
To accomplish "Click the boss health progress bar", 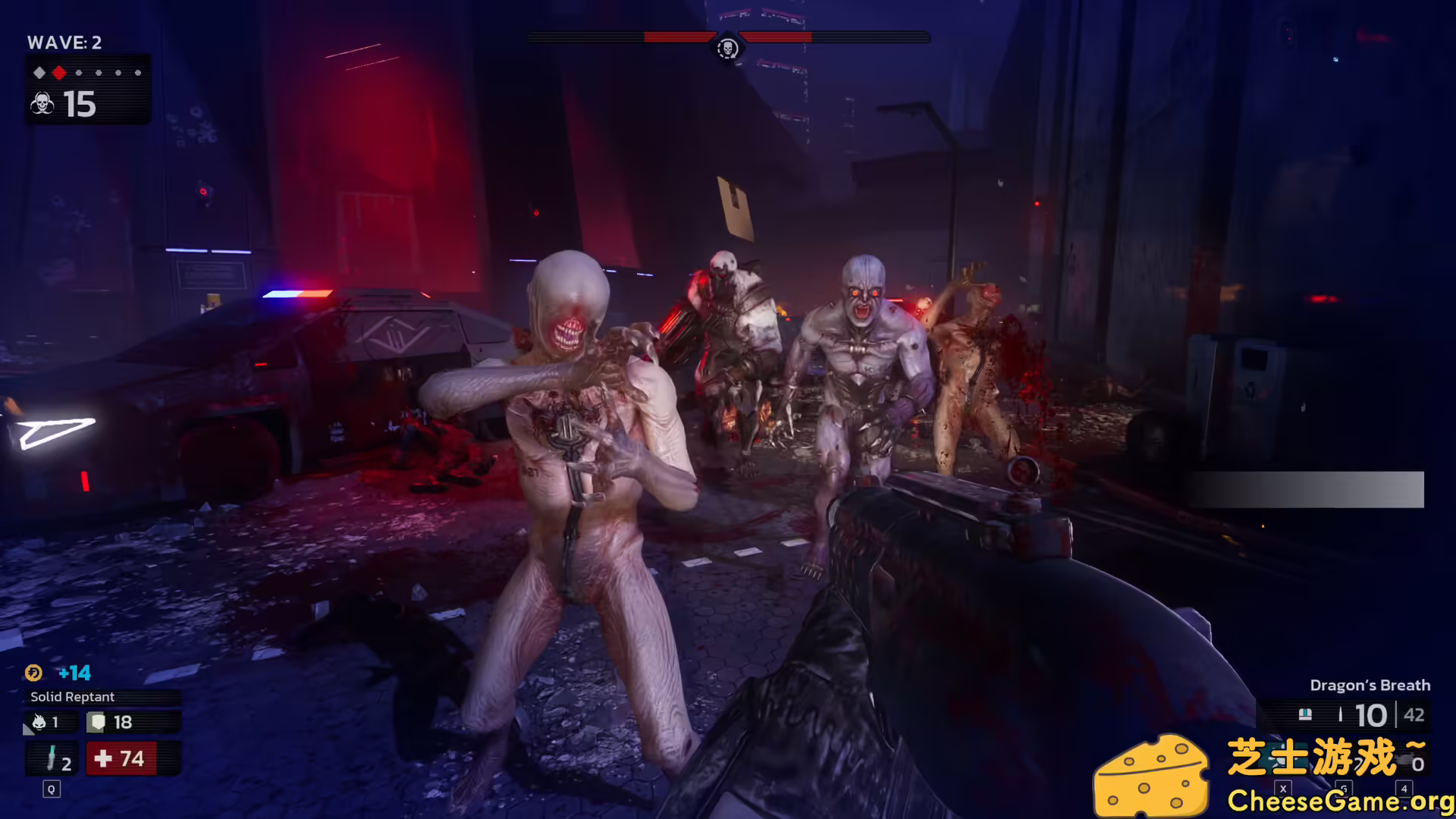I will (x=781, y=35).
